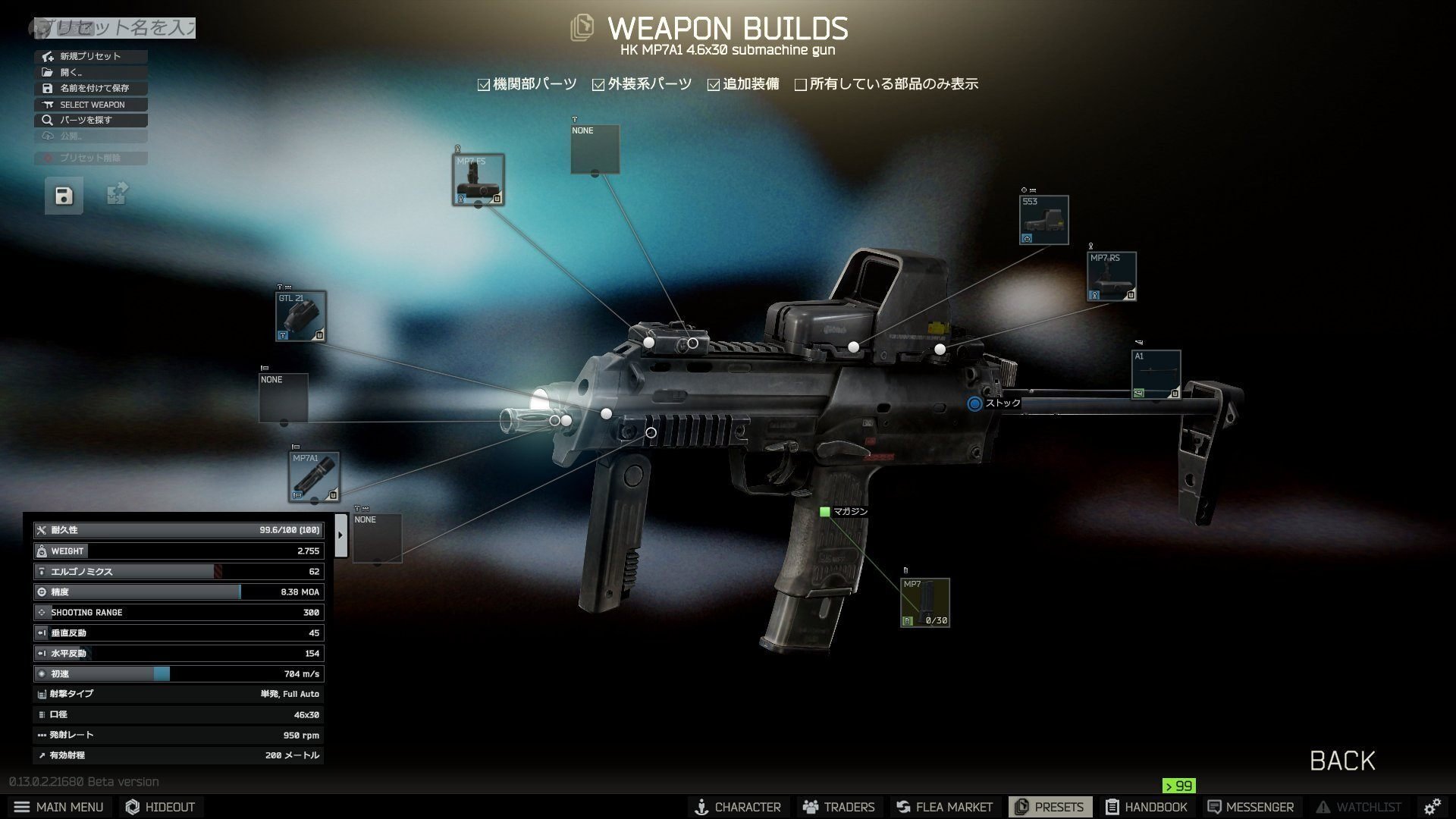Open the マガジン attachment node on the weapon
1456x819 pixels.
click(825, 512)
